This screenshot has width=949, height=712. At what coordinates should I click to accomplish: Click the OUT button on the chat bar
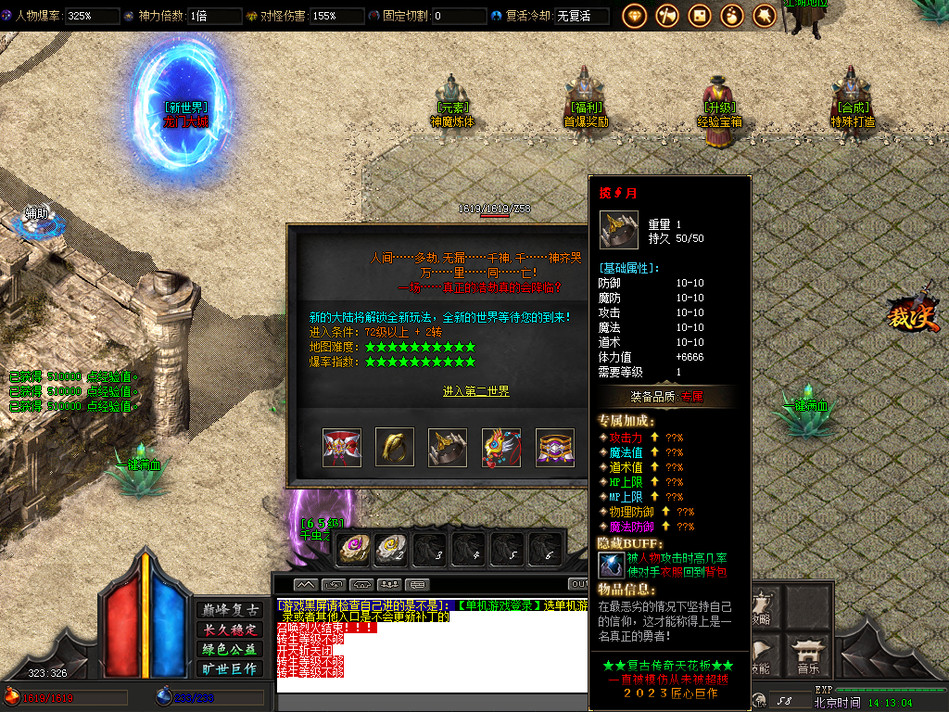(x=578, y=584)
